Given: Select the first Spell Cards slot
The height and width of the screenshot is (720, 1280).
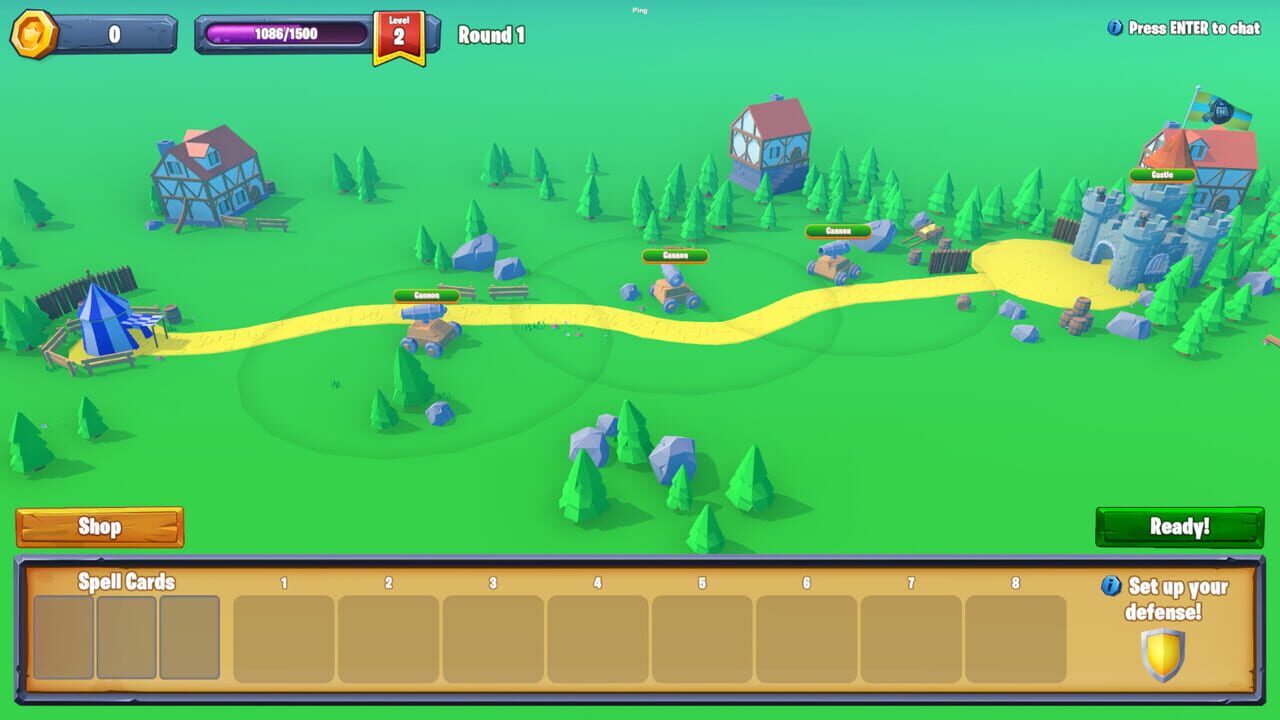Looking at the screenshot, I should click(61, 637).
